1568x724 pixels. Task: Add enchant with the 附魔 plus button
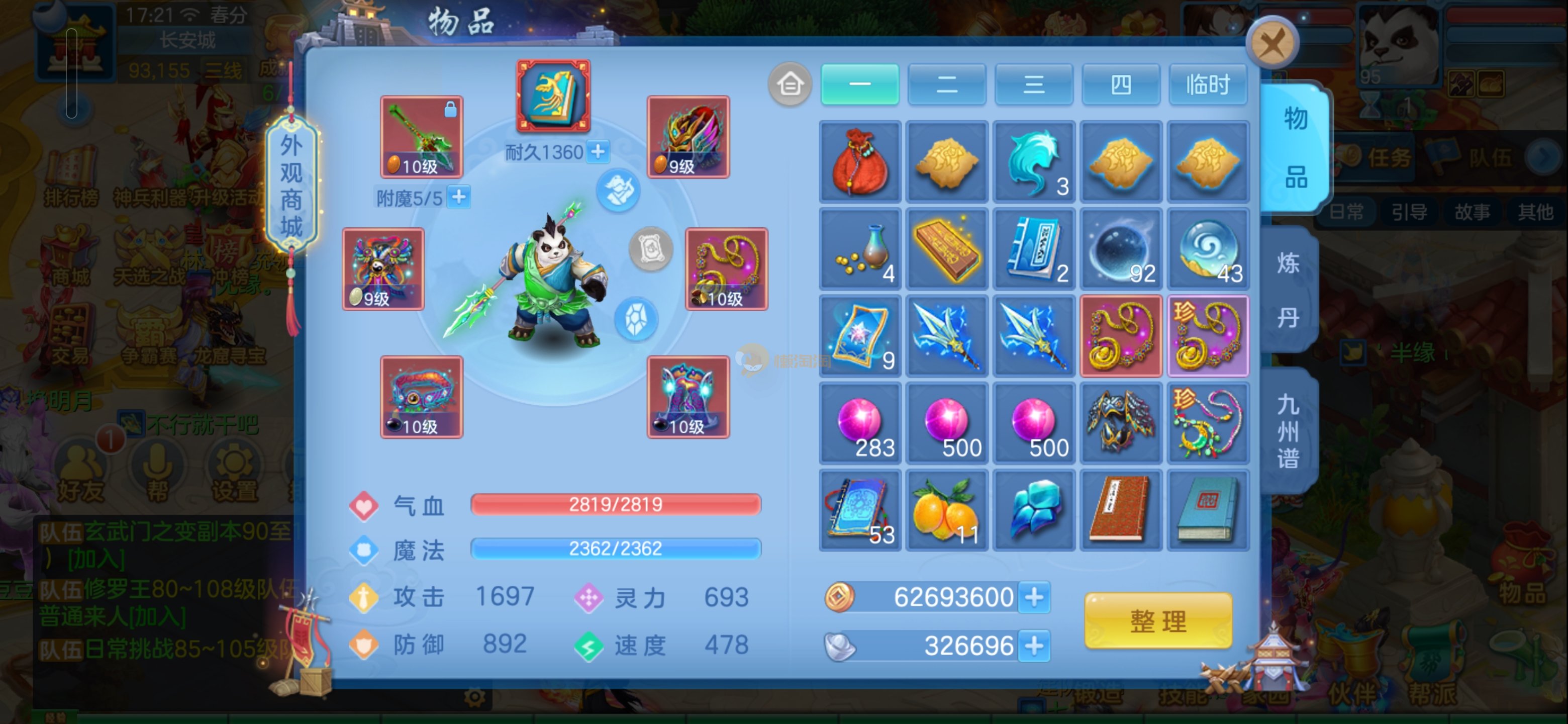(459, 197)
